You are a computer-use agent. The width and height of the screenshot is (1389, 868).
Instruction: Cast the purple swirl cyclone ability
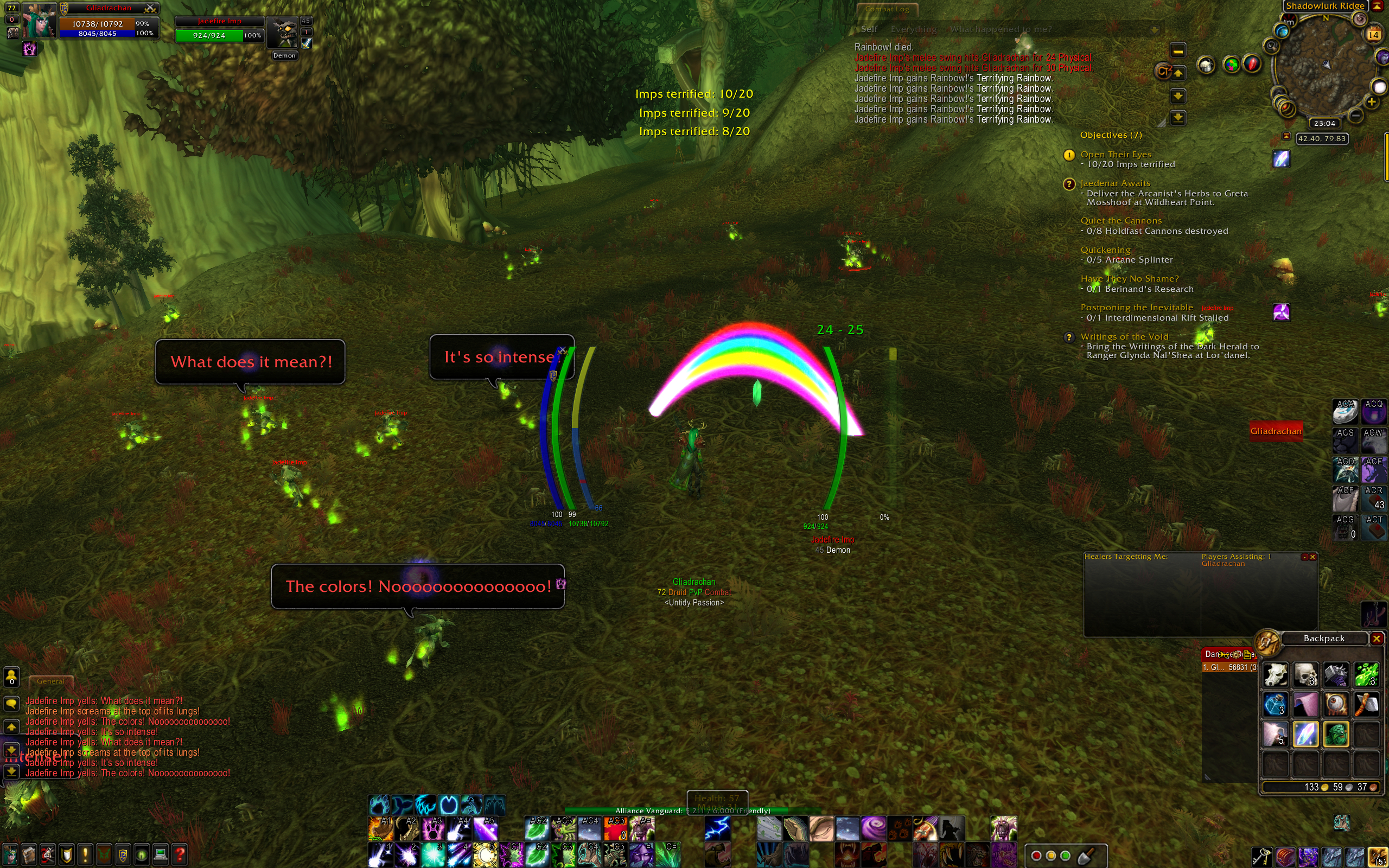point(873,828)
